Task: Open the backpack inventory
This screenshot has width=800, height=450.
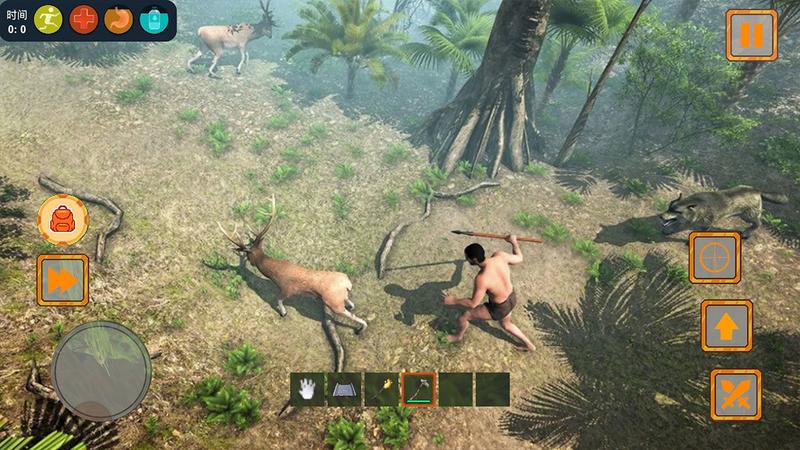Action: click(61, 218)
